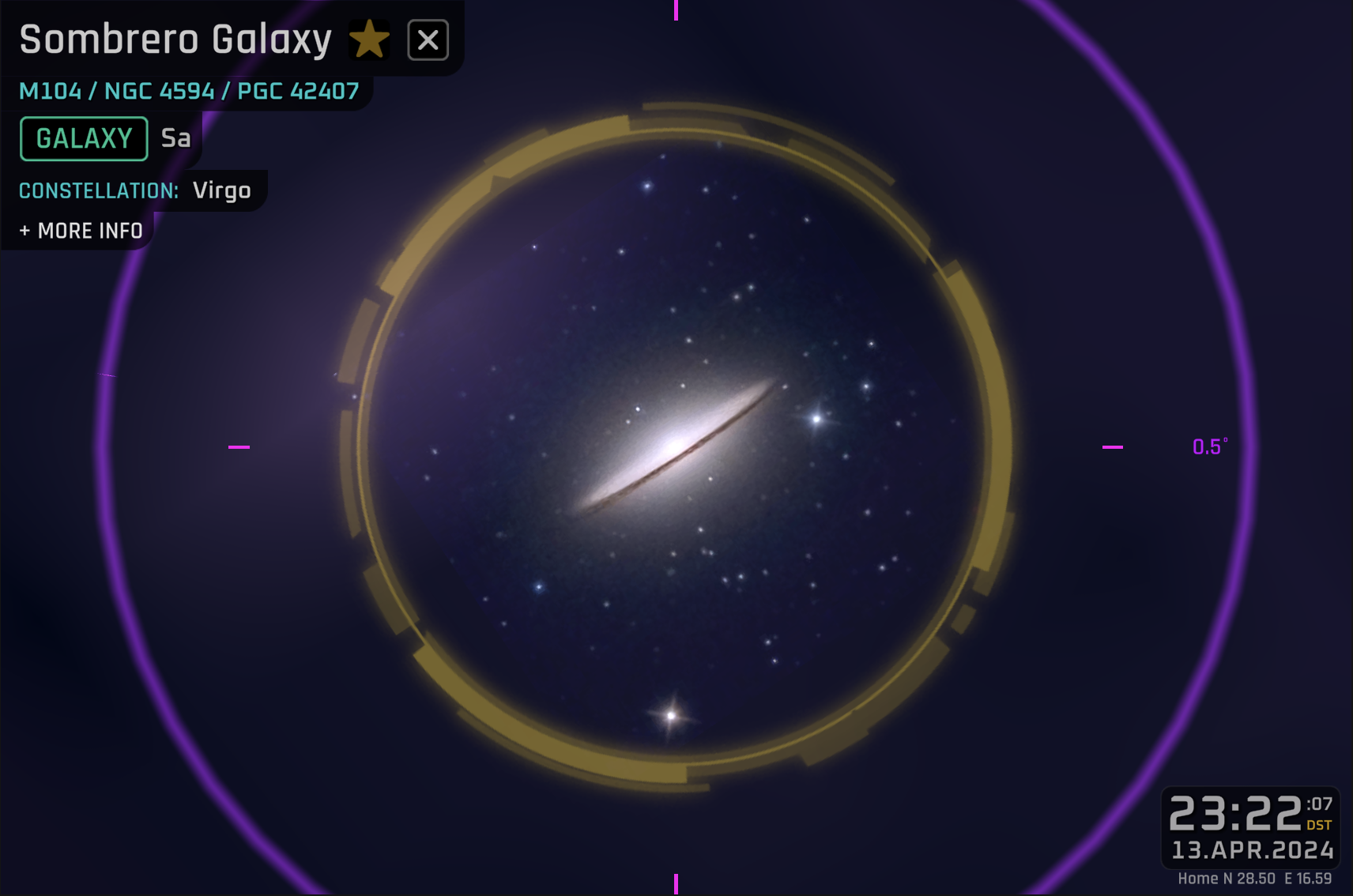Select the NGC 4594 designation

tap(162, 90)
